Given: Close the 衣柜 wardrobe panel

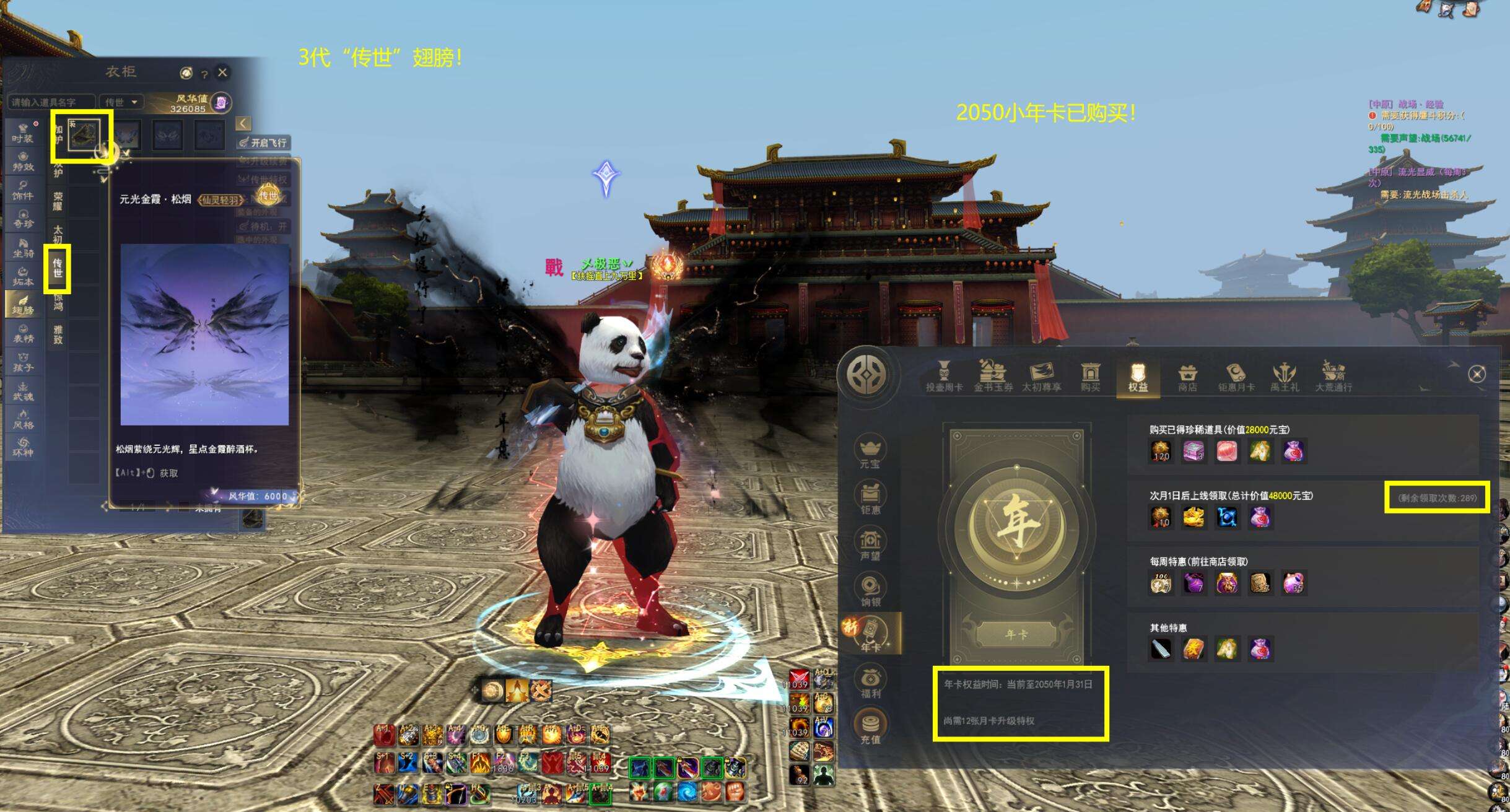Looking at the screenshot, I should [x=222, y=72].
